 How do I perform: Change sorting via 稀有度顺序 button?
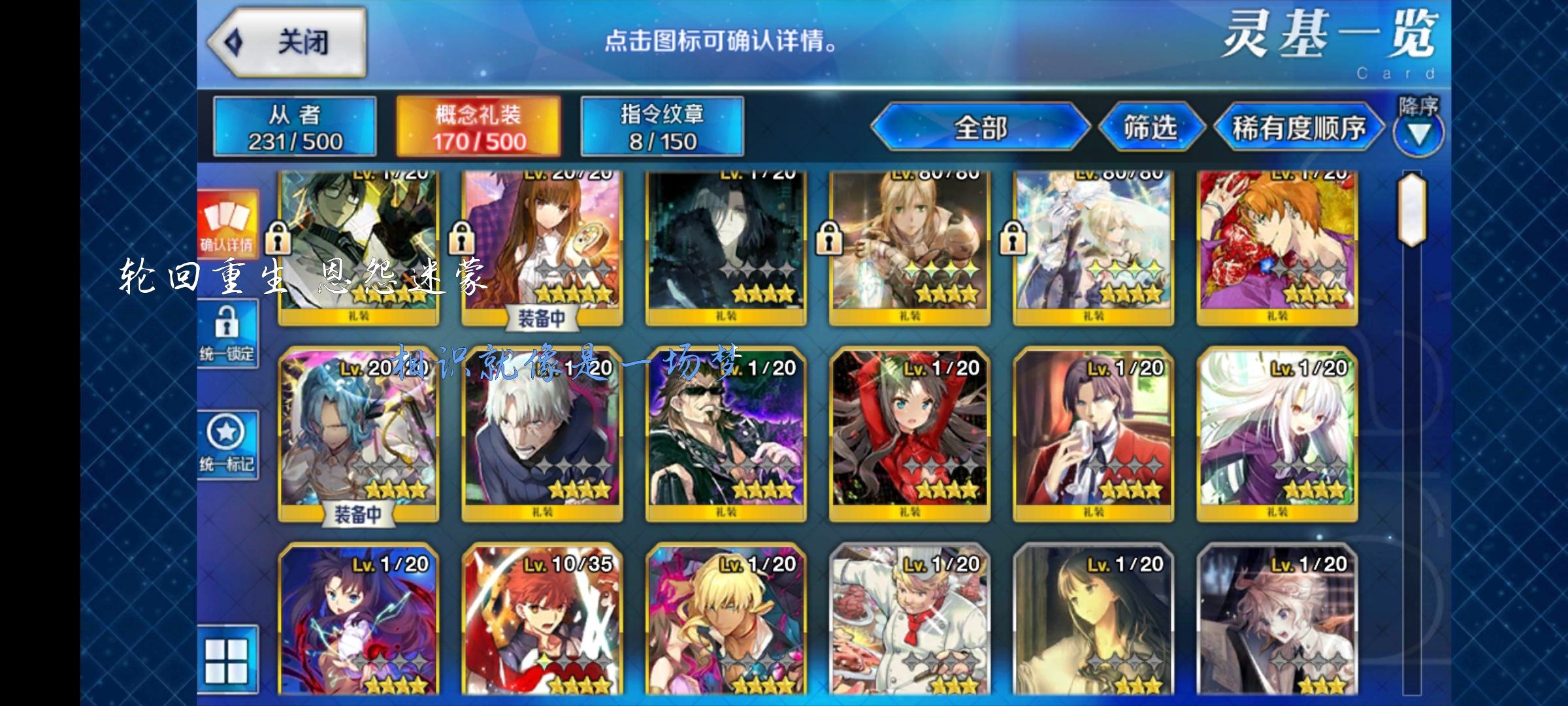(1298, 127)
